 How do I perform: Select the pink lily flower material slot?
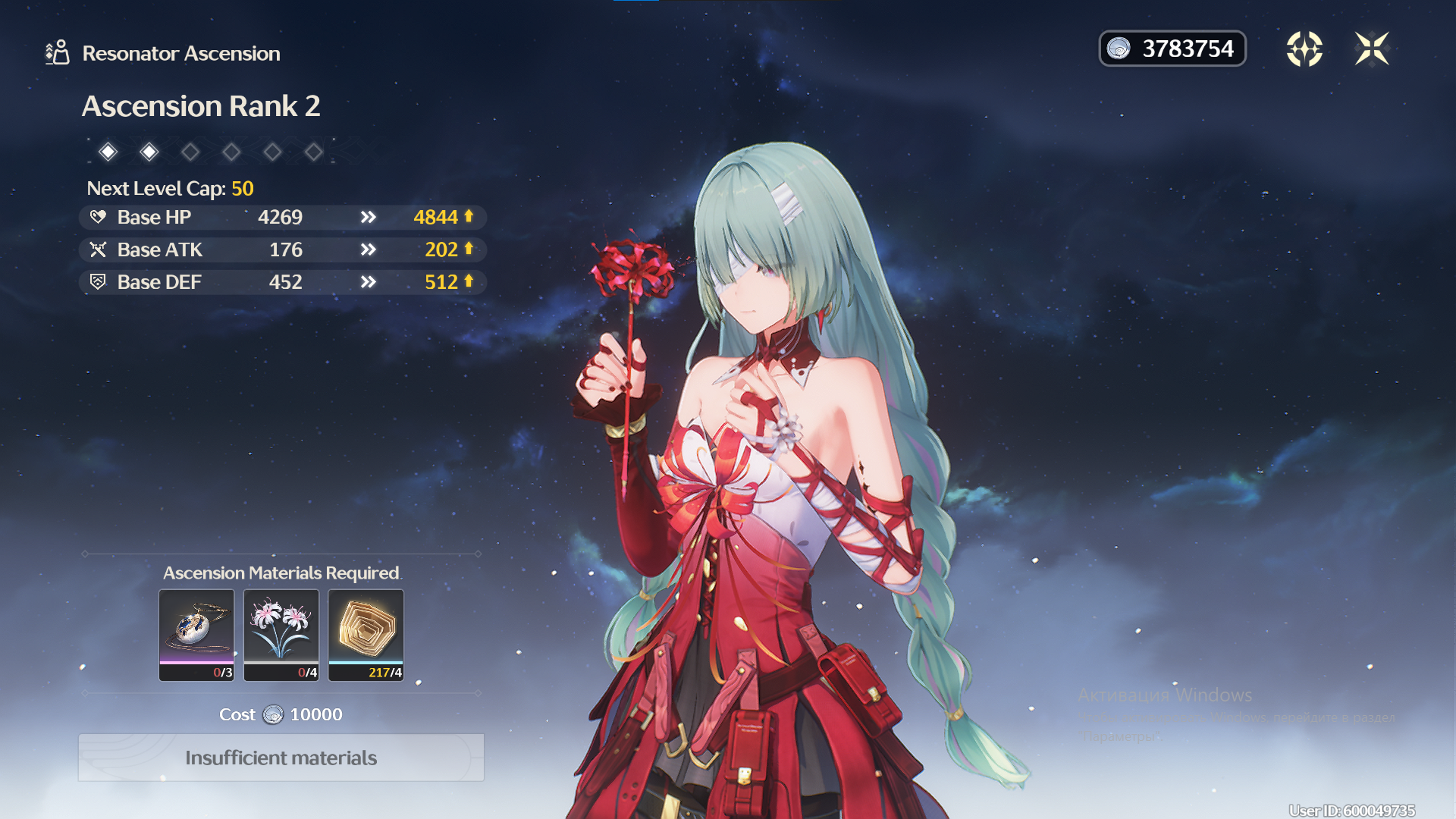(x=281, y=635)
